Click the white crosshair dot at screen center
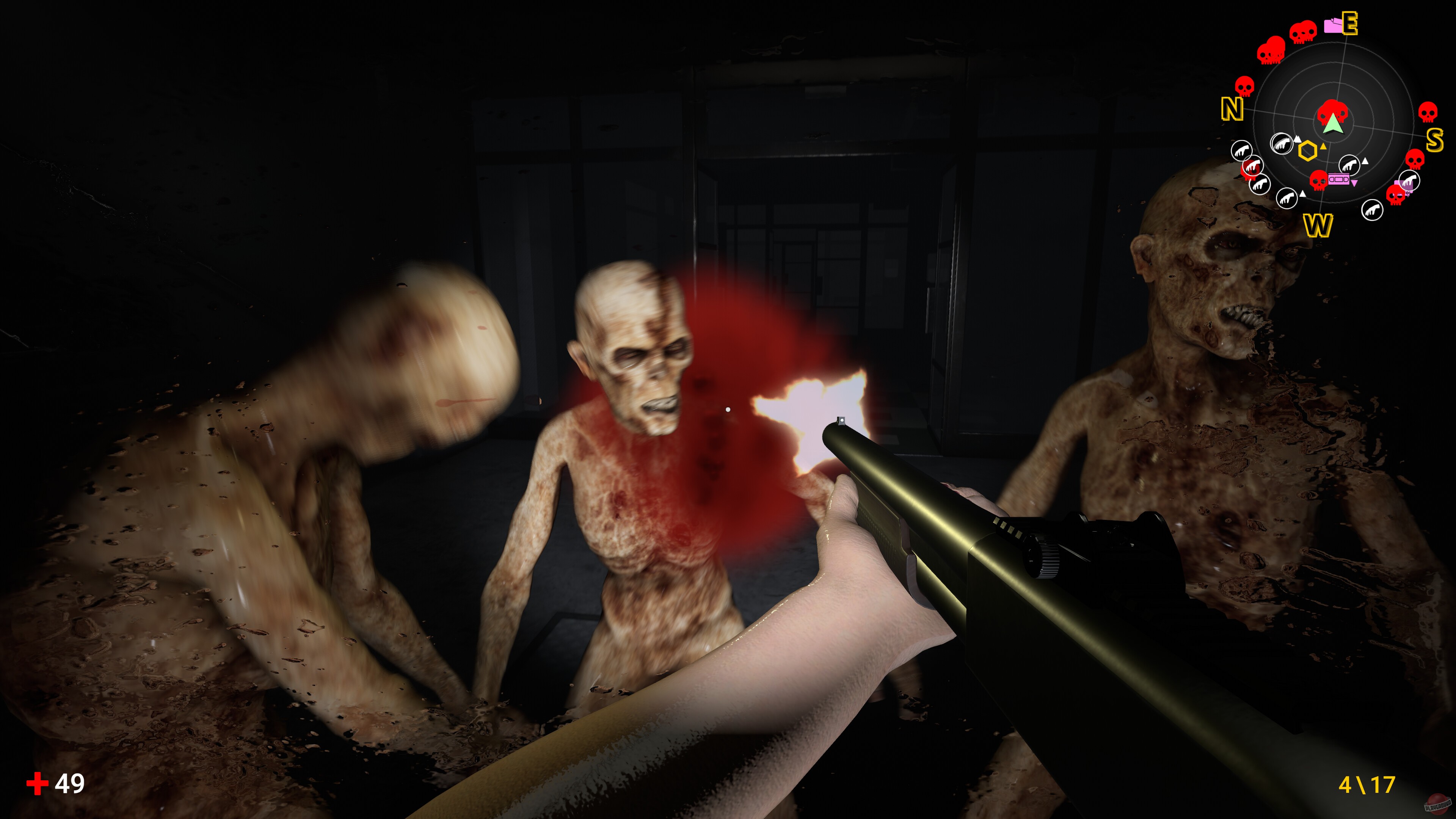 (x=728, y=410)
